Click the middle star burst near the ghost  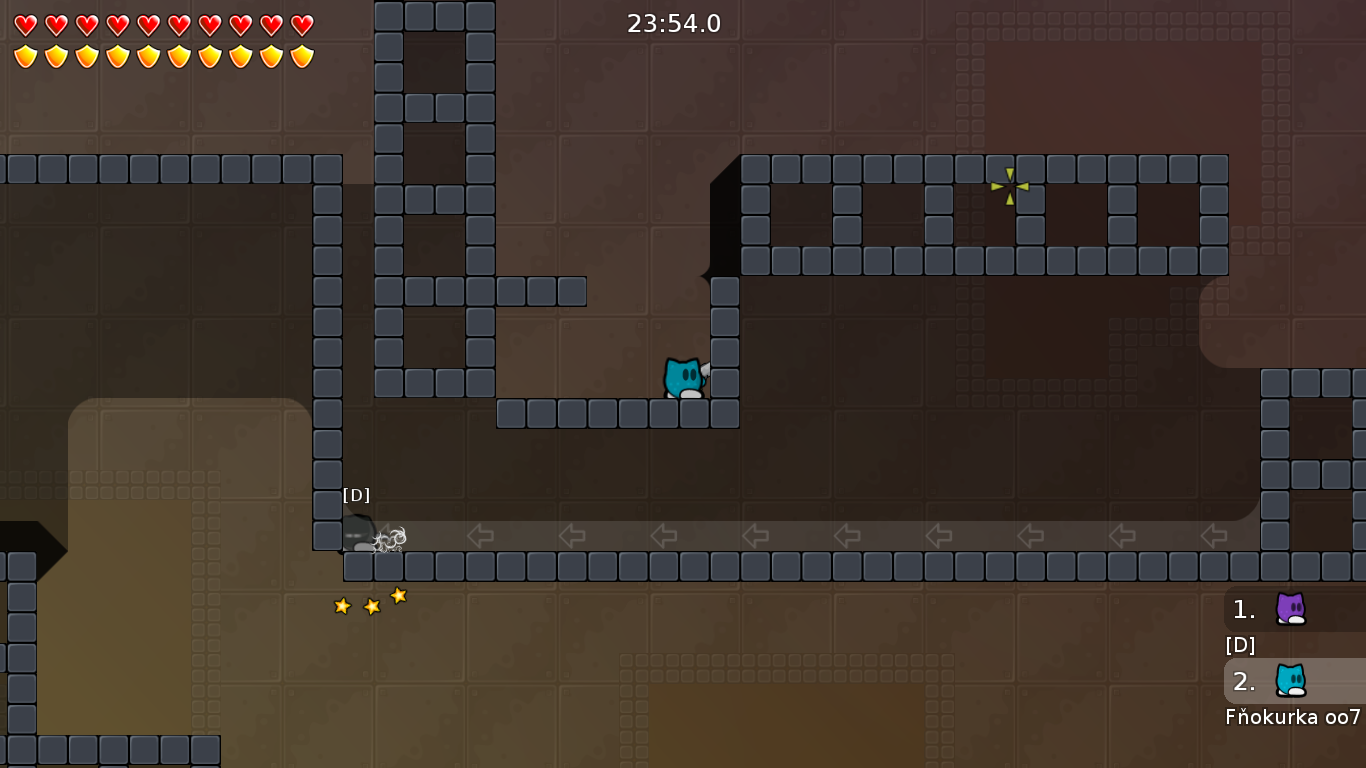point(370,605)
